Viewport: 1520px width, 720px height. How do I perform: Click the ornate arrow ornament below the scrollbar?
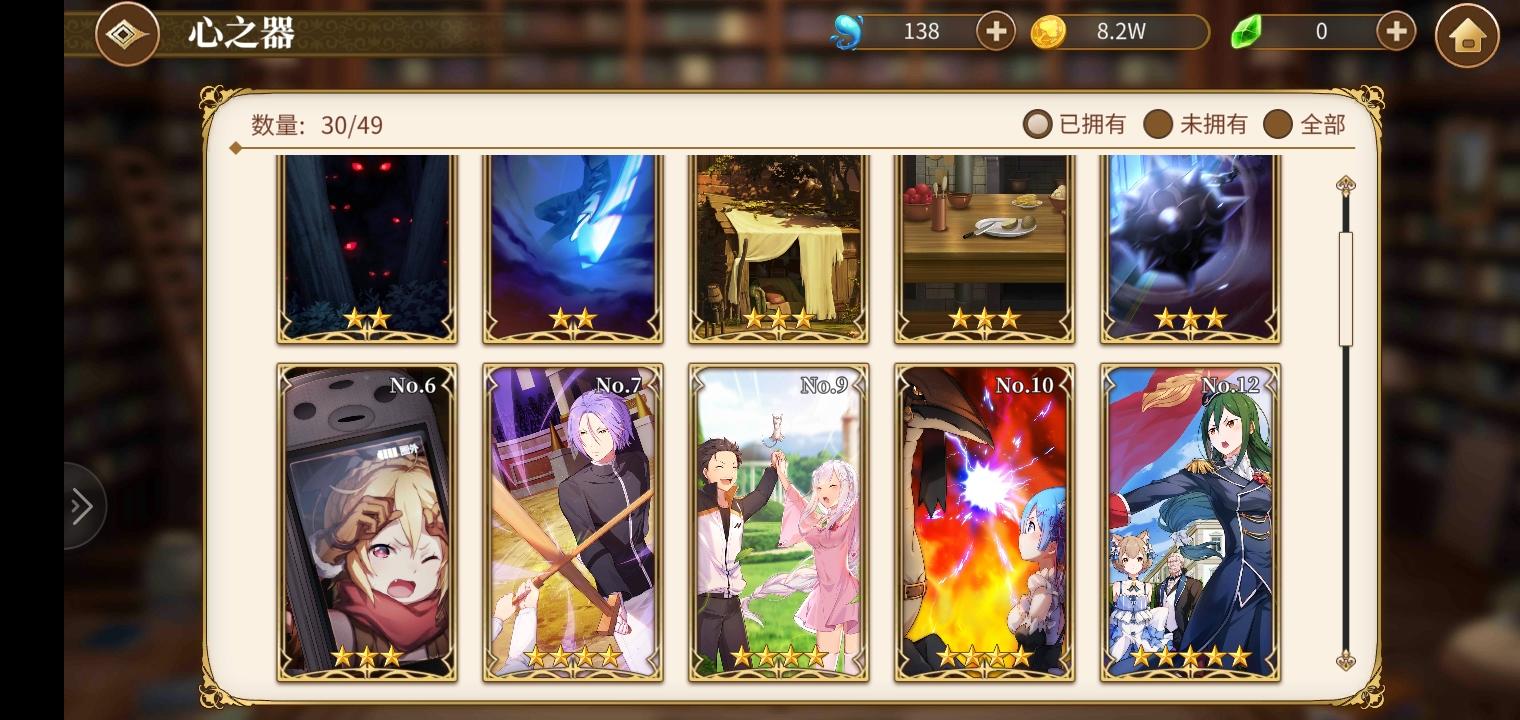click(x=1347, y=665)
